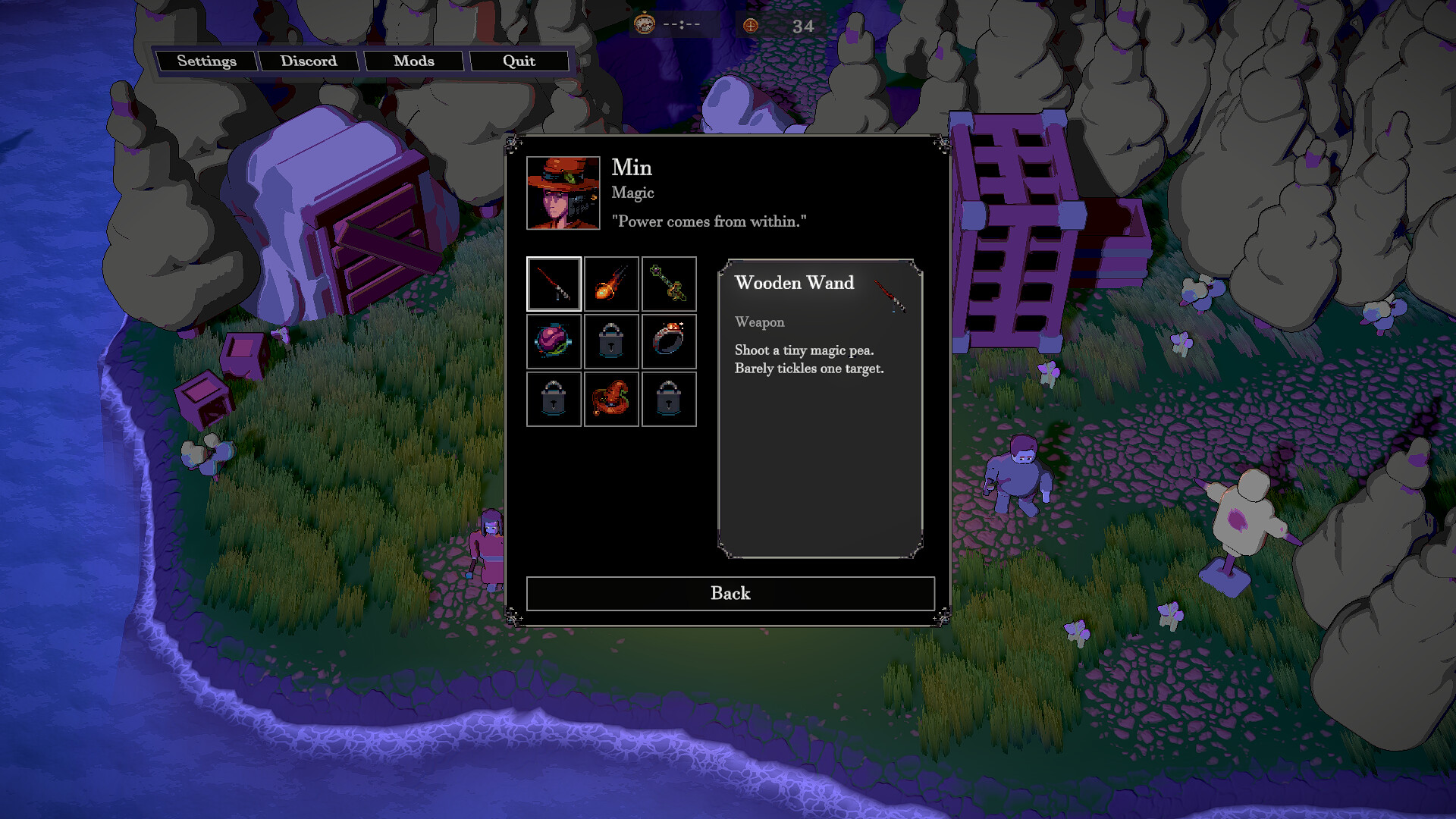
Task: Click Min's character portrait
Action: (563, 192)
